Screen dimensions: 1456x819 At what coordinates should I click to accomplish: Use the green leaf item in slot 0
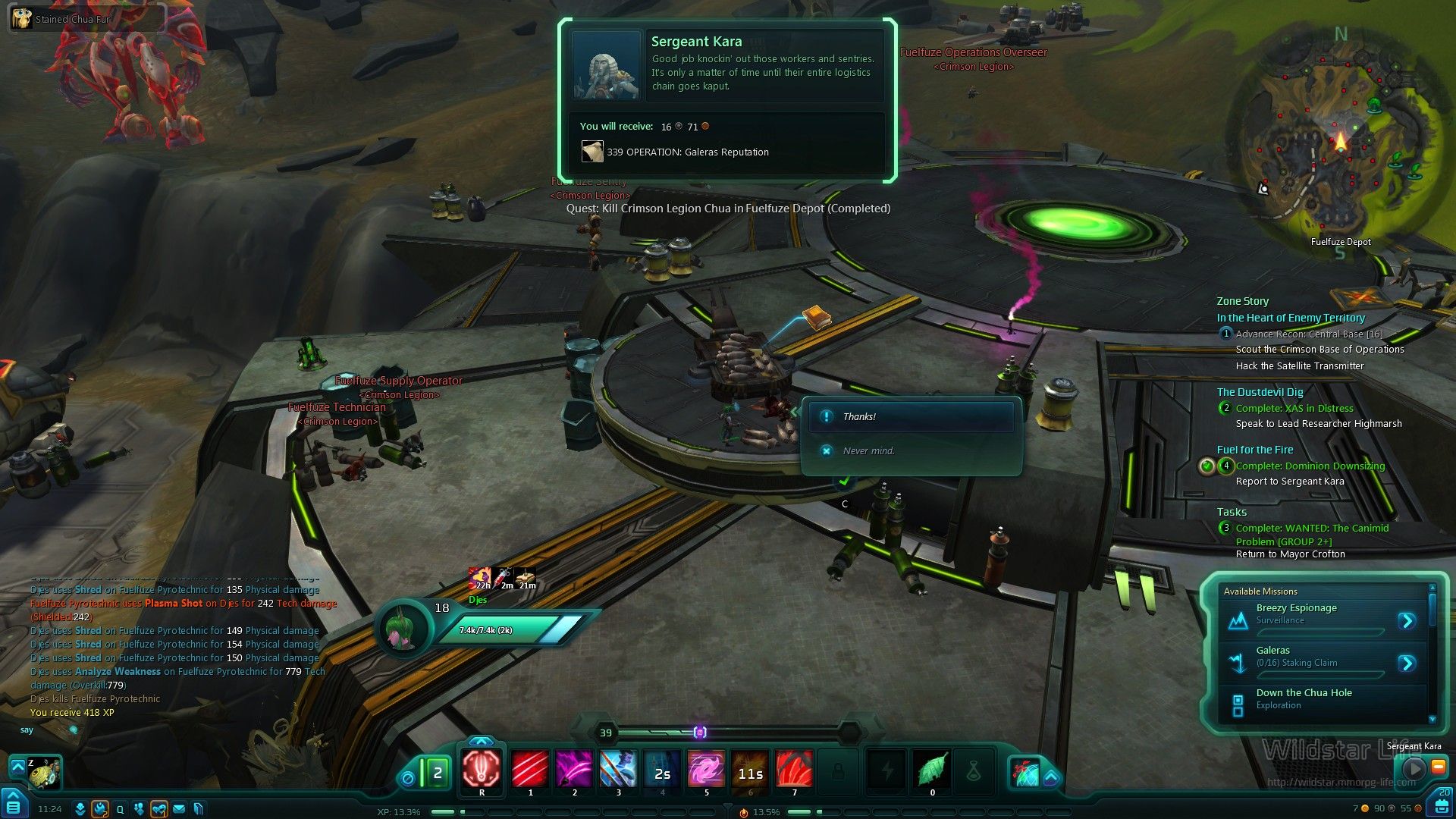coord(932,770)
